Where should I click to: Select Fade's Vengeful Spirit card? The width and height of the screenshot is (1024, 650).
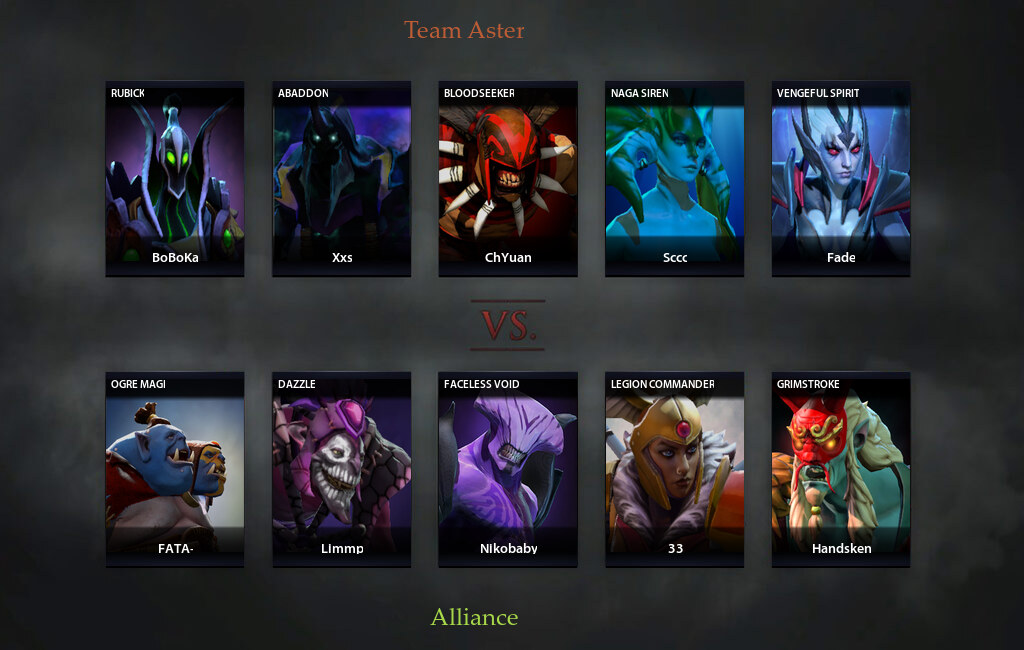point(841,178)
